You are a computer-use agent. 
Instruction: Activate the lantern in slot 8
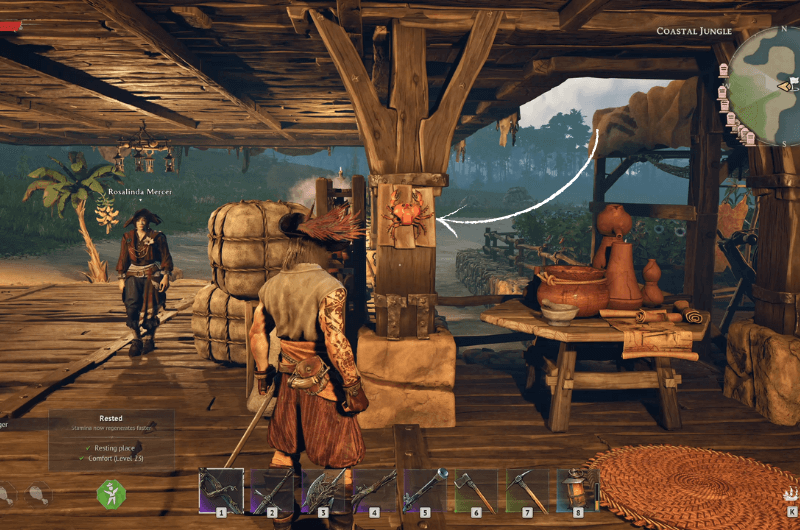[579, 491]
